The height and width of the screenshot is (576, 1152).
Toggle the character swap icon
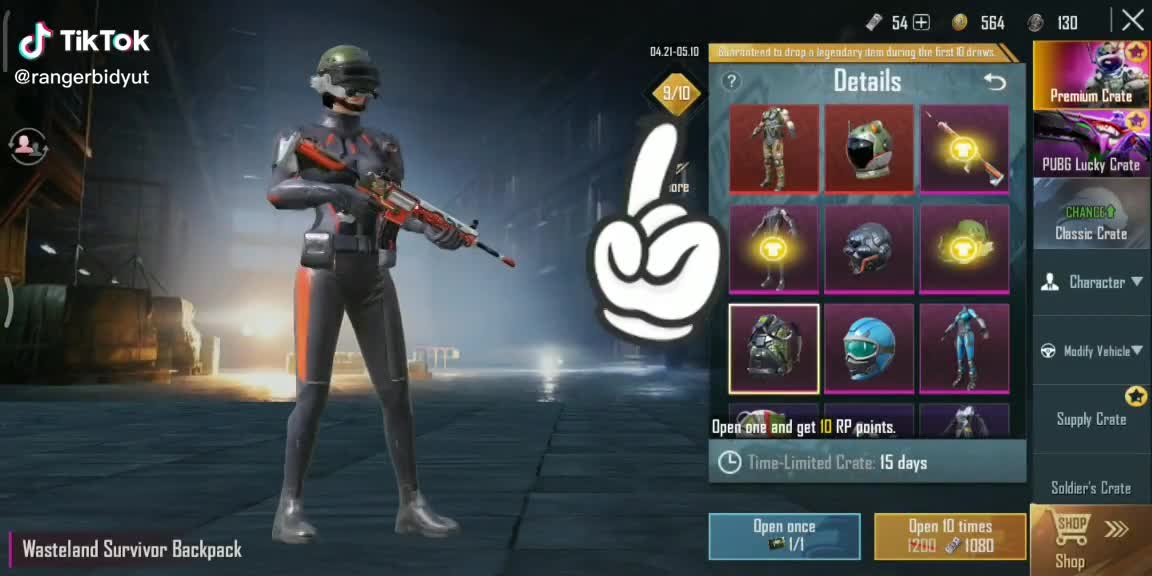click(x=30, y=146)
